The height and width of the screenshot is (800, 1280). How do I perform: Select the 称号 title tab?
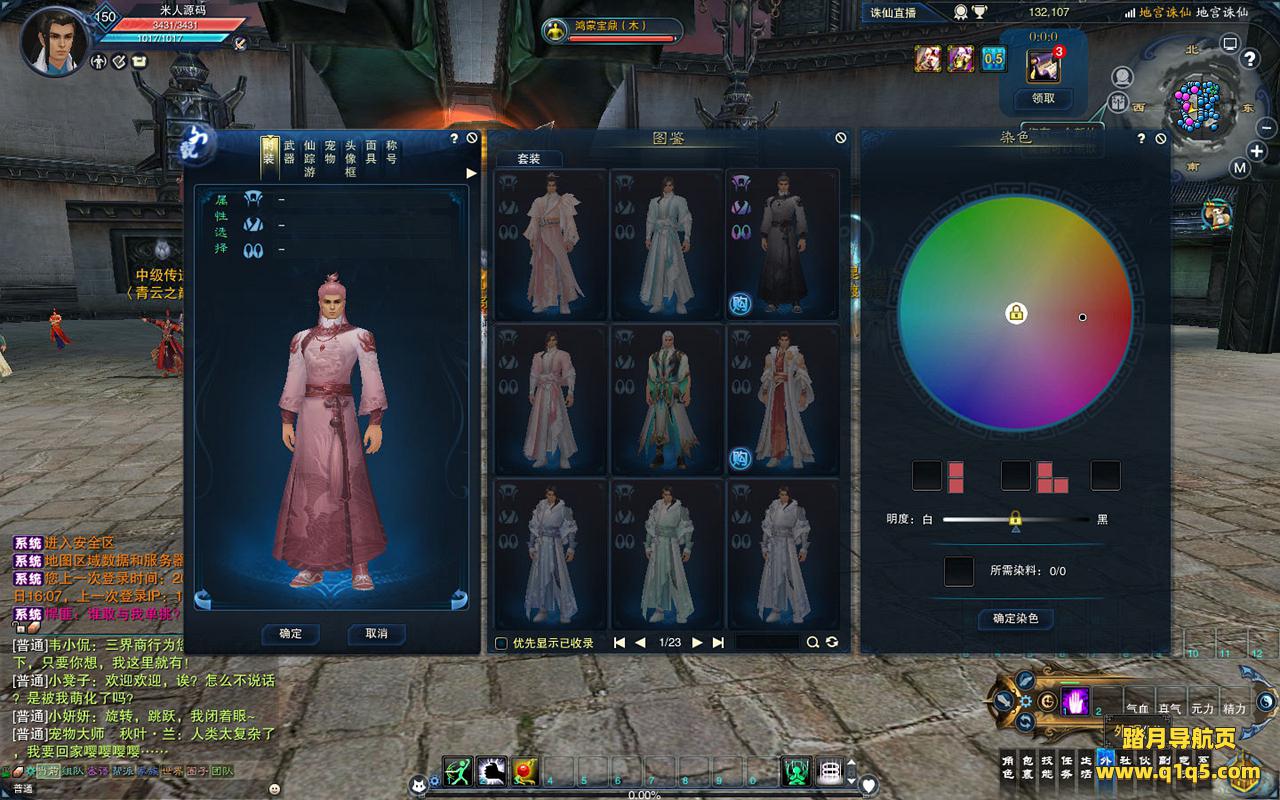[x=391, y=151]
